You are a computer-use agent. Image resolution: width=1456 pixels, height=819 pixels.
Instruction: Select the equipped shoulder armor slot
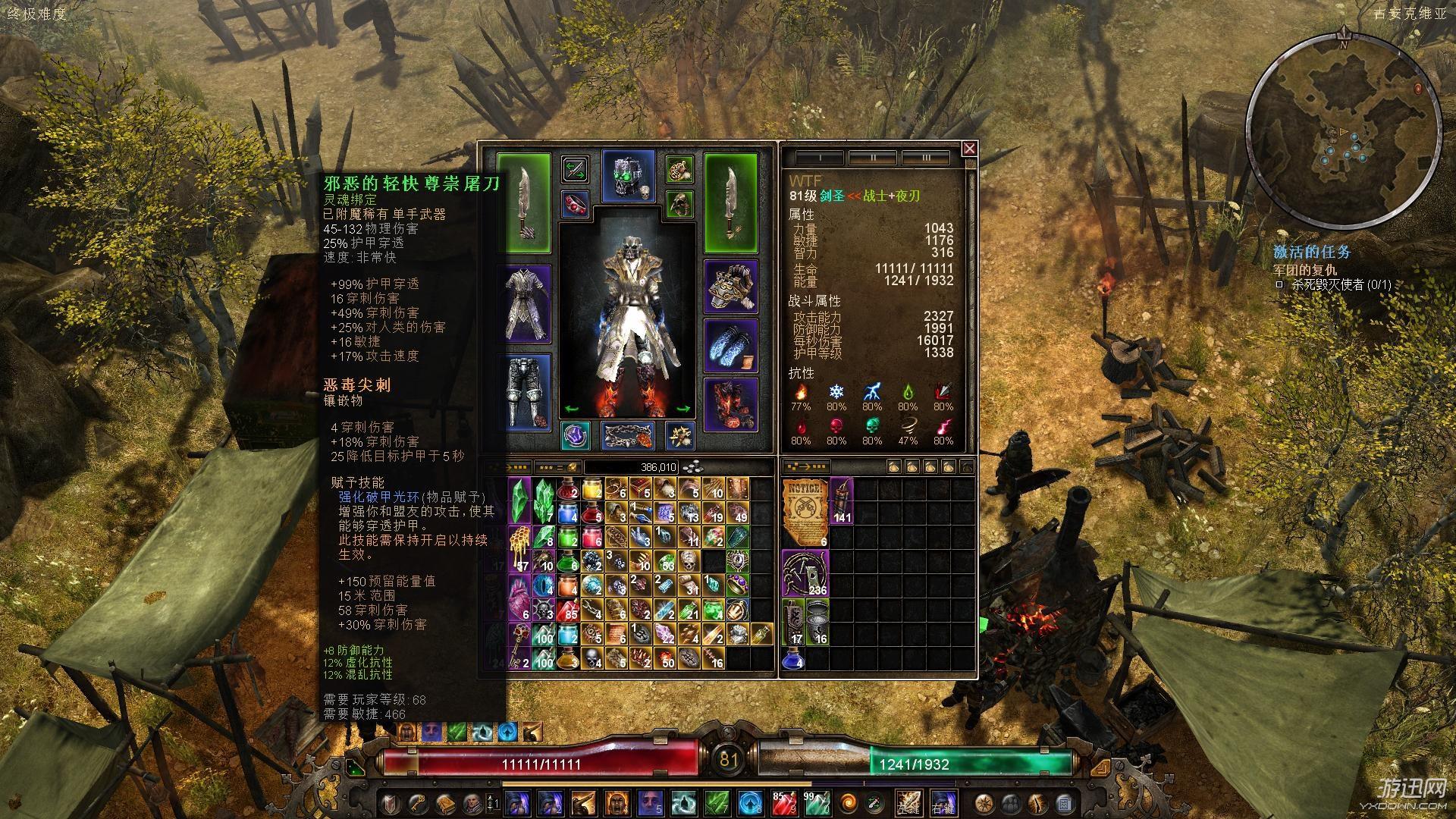point(731,287)
